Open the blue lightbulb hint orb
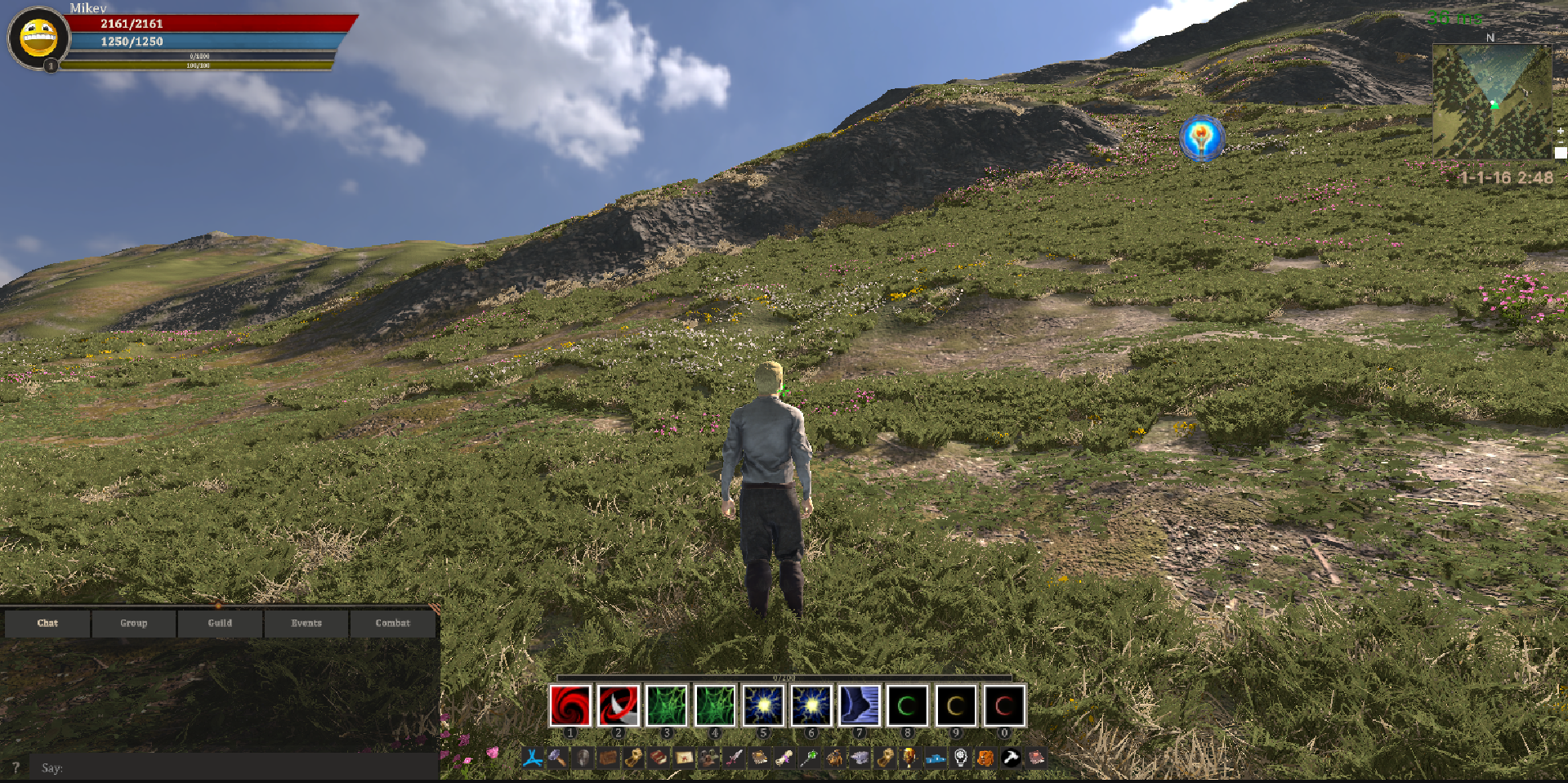The image size is (1568, 783). pyautogui.click(x=1201, y=138)
